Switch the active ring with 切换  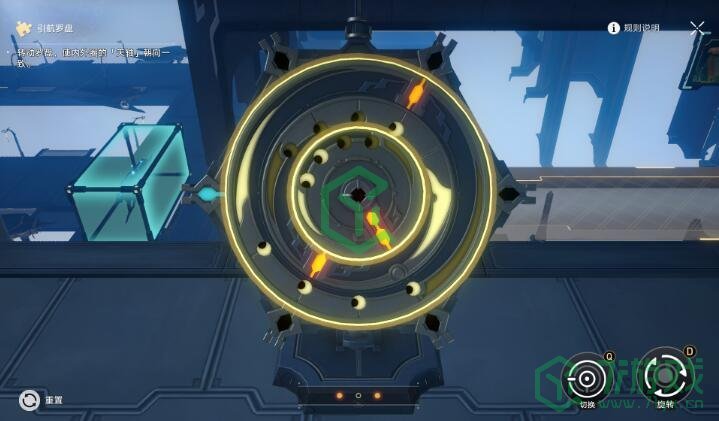tap(587, 378)
